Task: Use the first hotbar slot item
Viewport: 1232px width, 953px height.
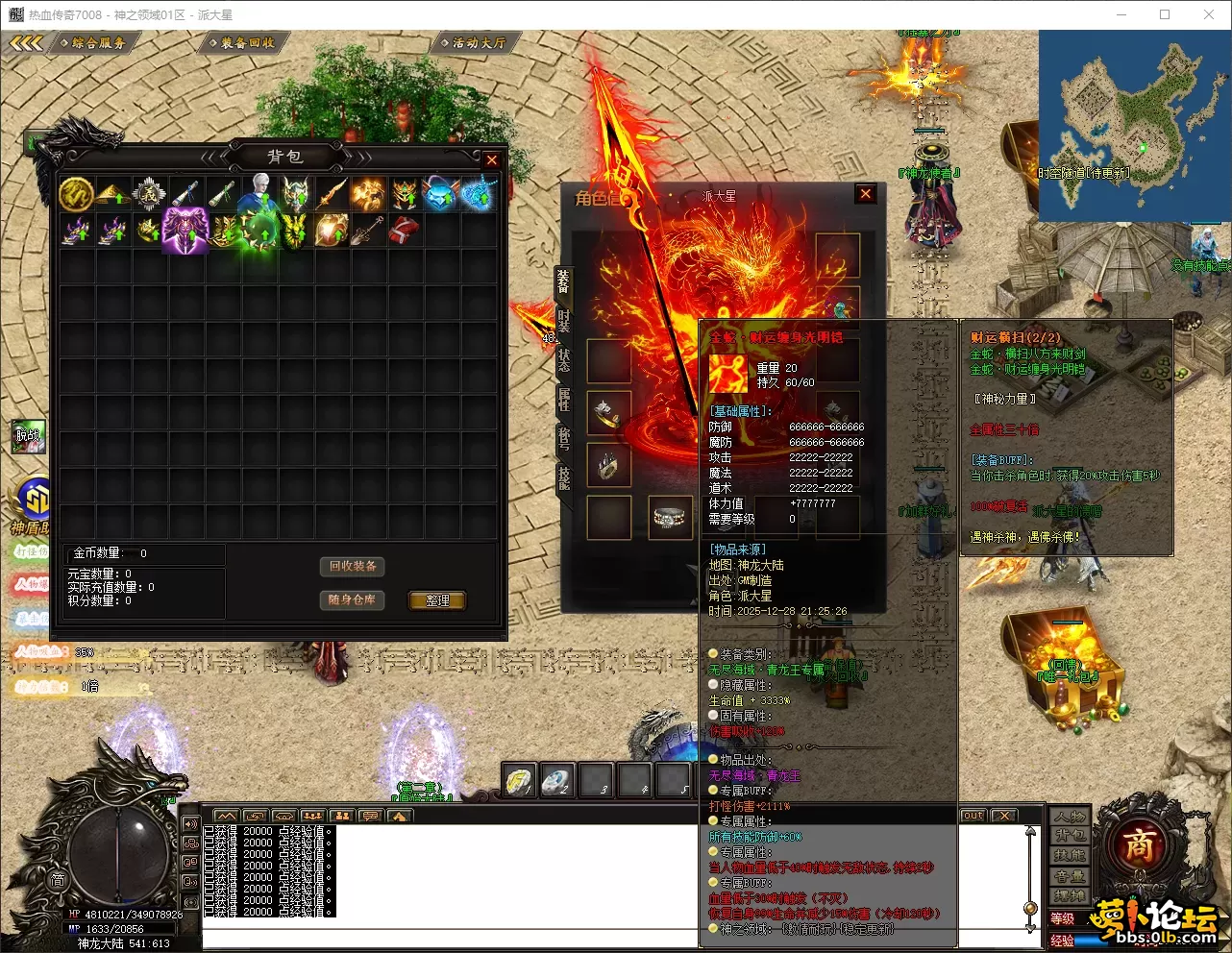Action: [x=520, y=780]
